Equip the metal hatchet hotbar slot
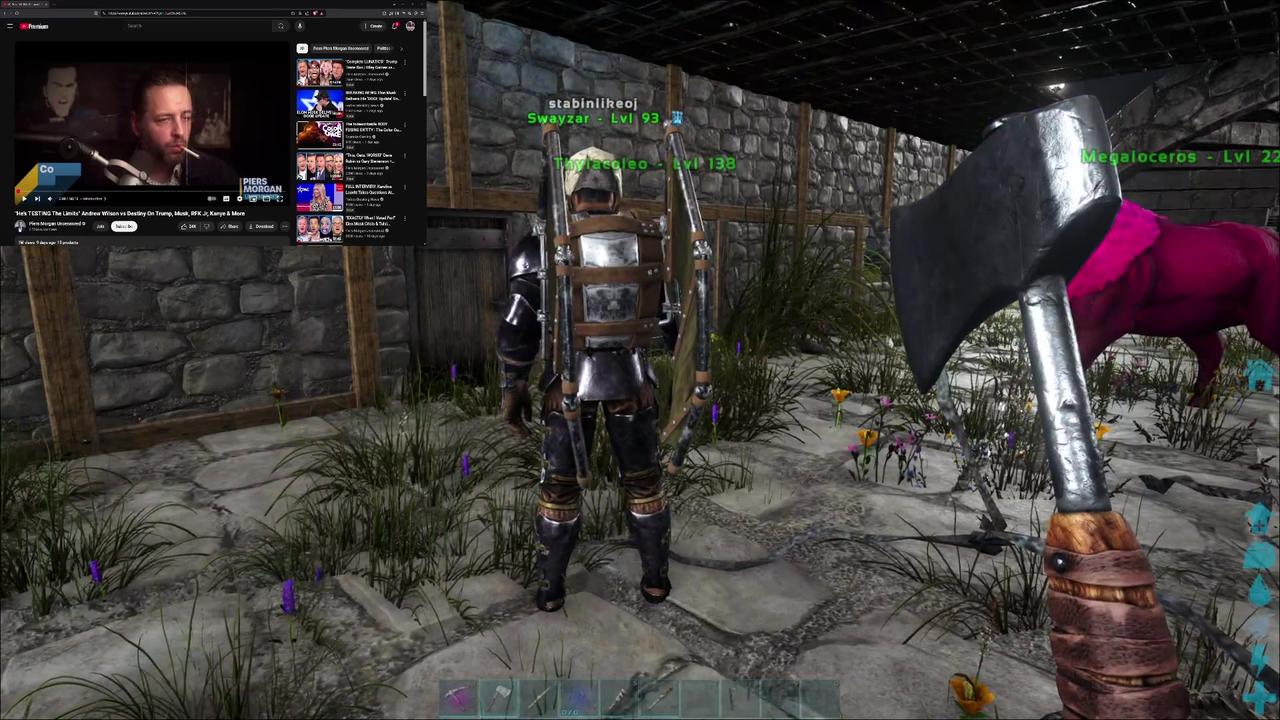Screen dimensions: 1280x720 click(500, 697)
